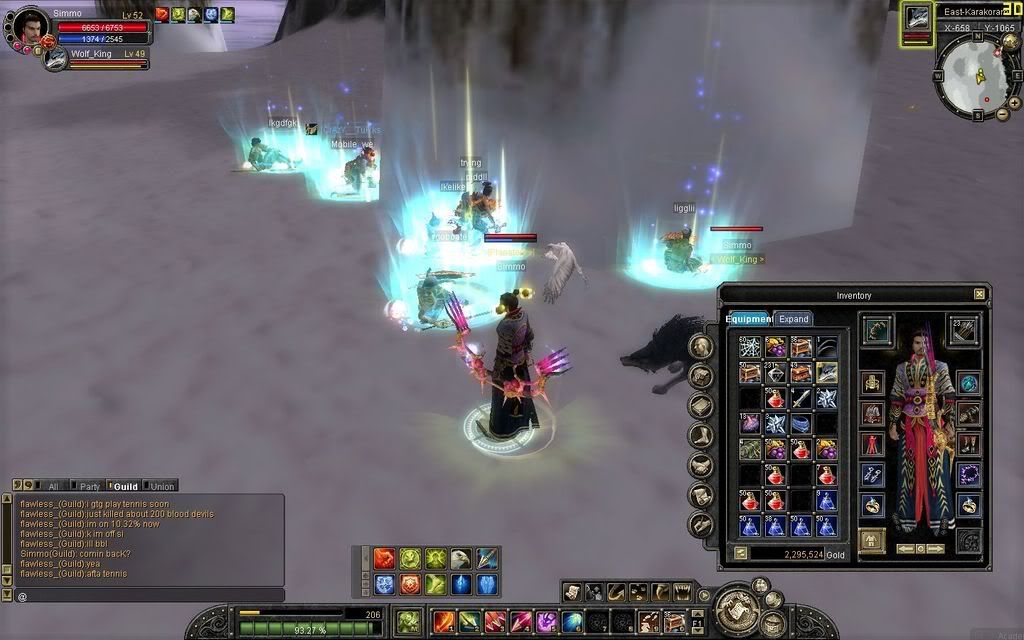Screen dimensions: 1024x640
Task: Use the blue orb skill in slot 6
Action: 572,621
